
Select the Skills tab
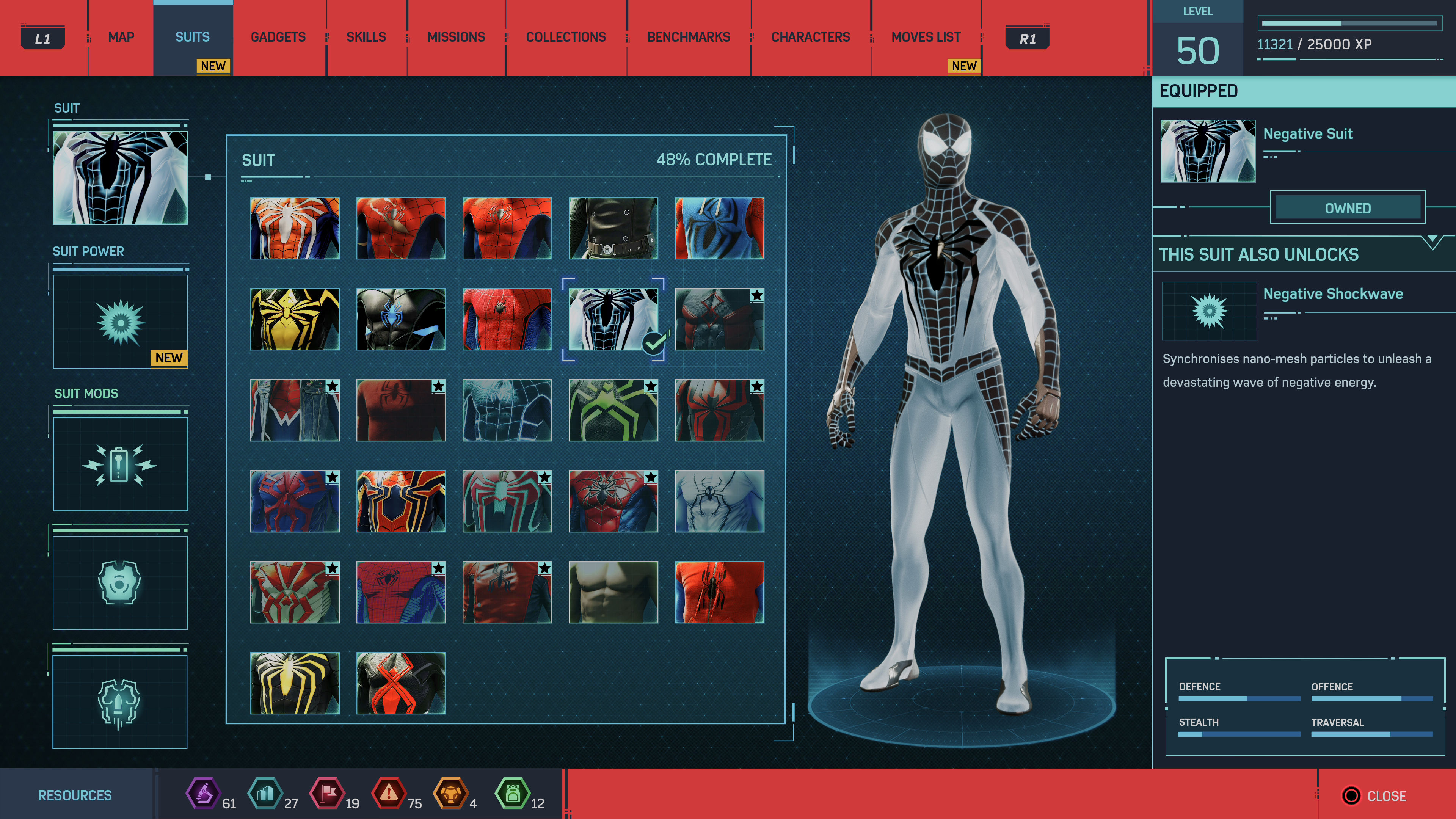pos(366,37)
